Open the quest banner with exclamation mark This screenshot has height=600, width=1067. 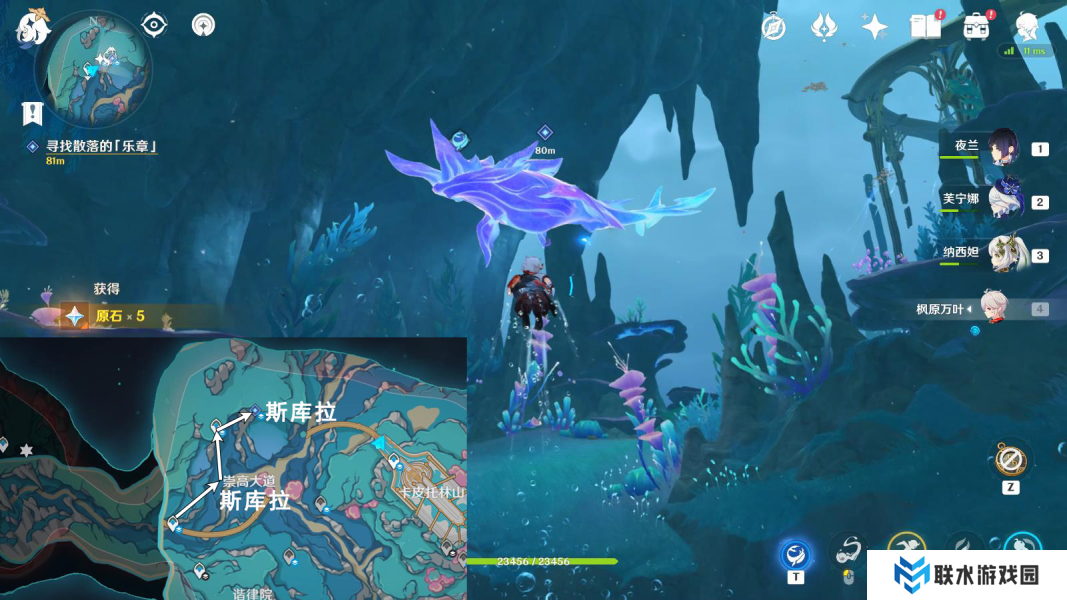pos(33,112)
